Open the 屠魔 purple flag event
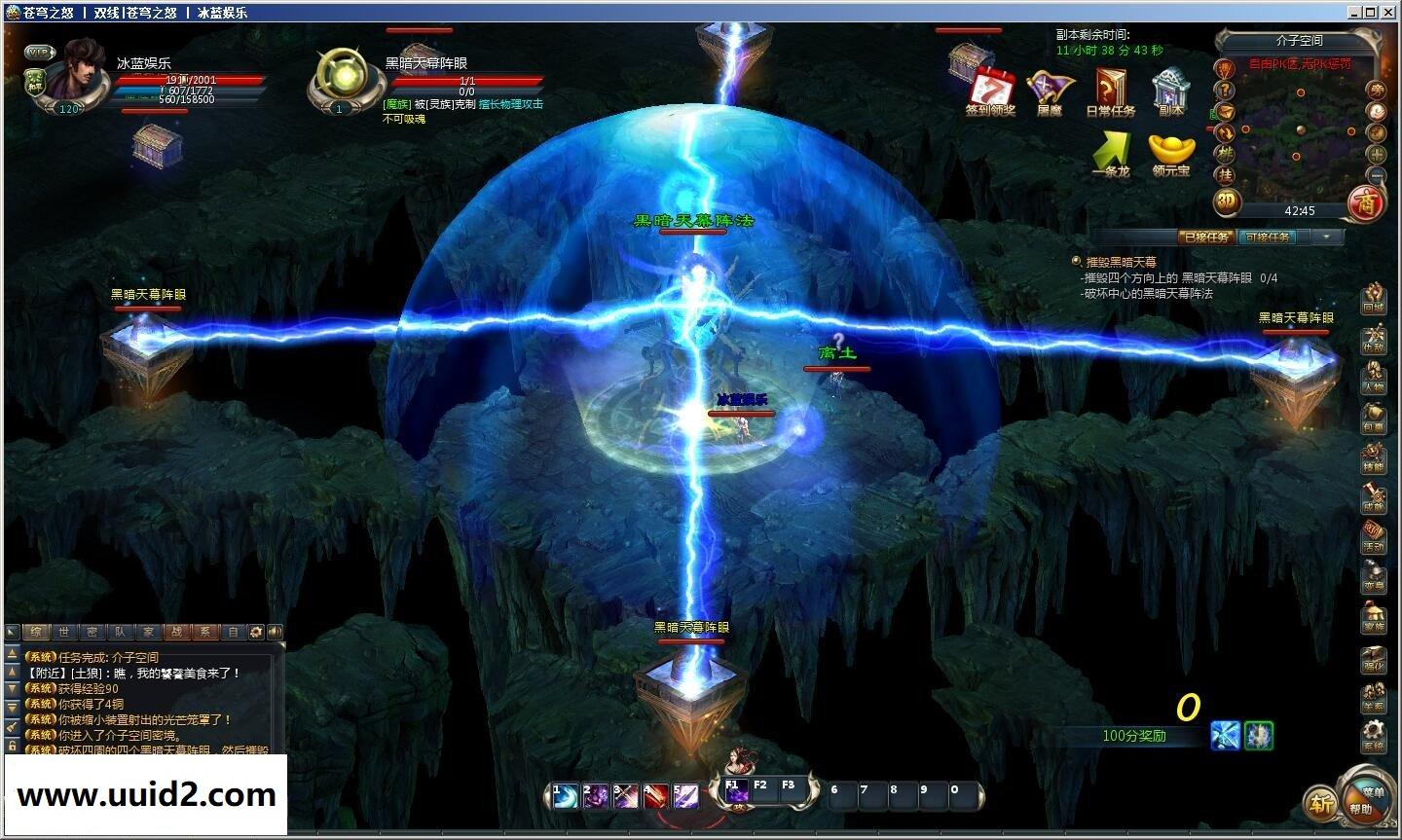The width and height of the screenshot is (1402, 840). [1049, 88]
